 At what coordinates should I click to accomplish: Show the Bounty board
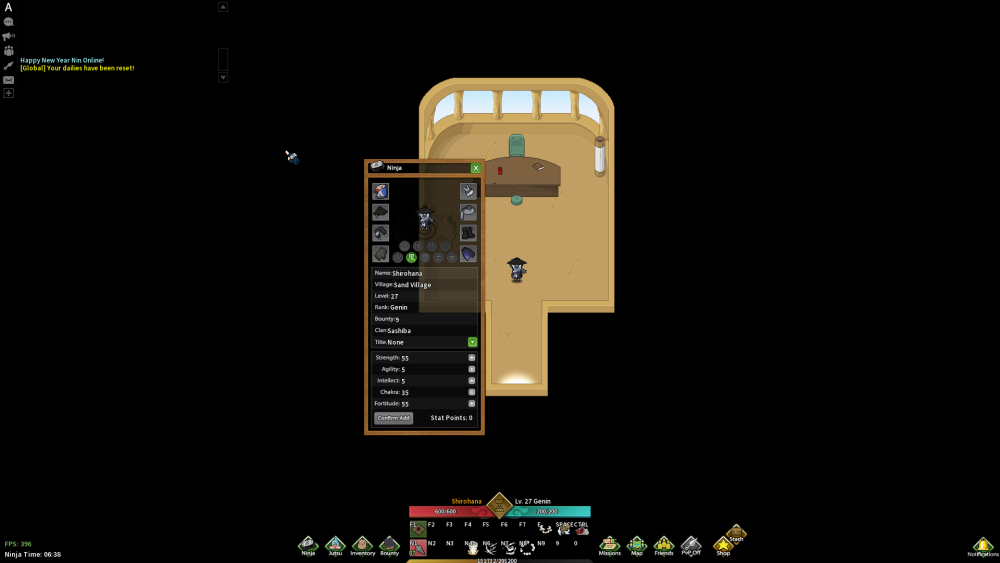coord(389,545)
